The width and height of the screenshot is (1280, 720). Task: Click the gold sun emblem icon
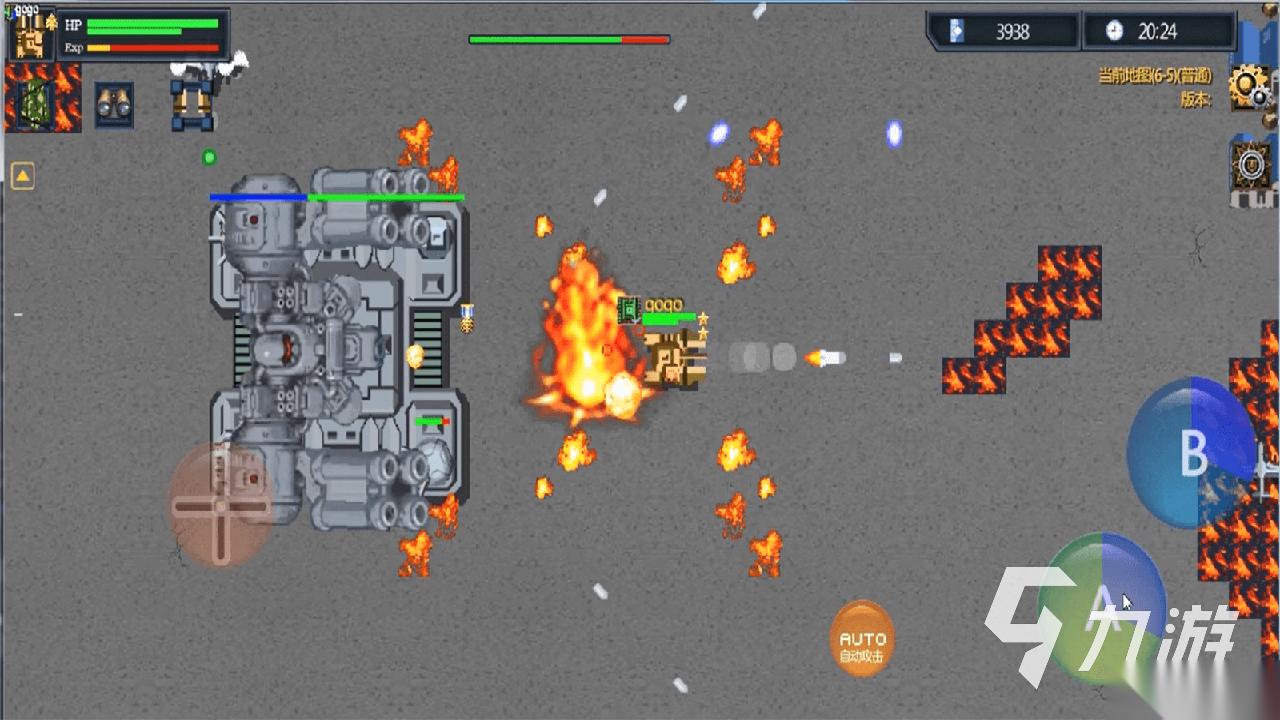tap(1250, 165)
